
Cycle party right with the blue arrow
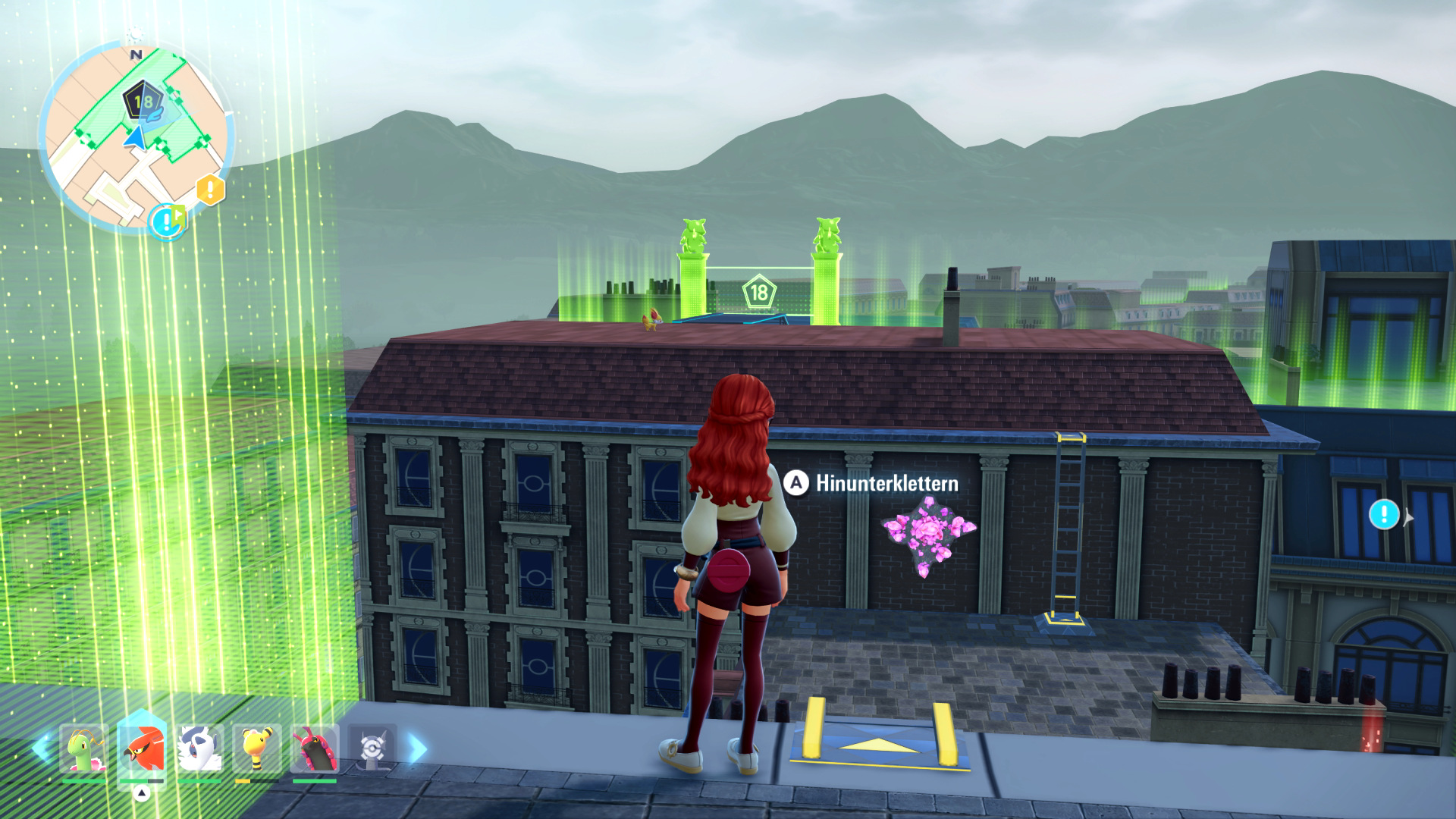(416, 748)
